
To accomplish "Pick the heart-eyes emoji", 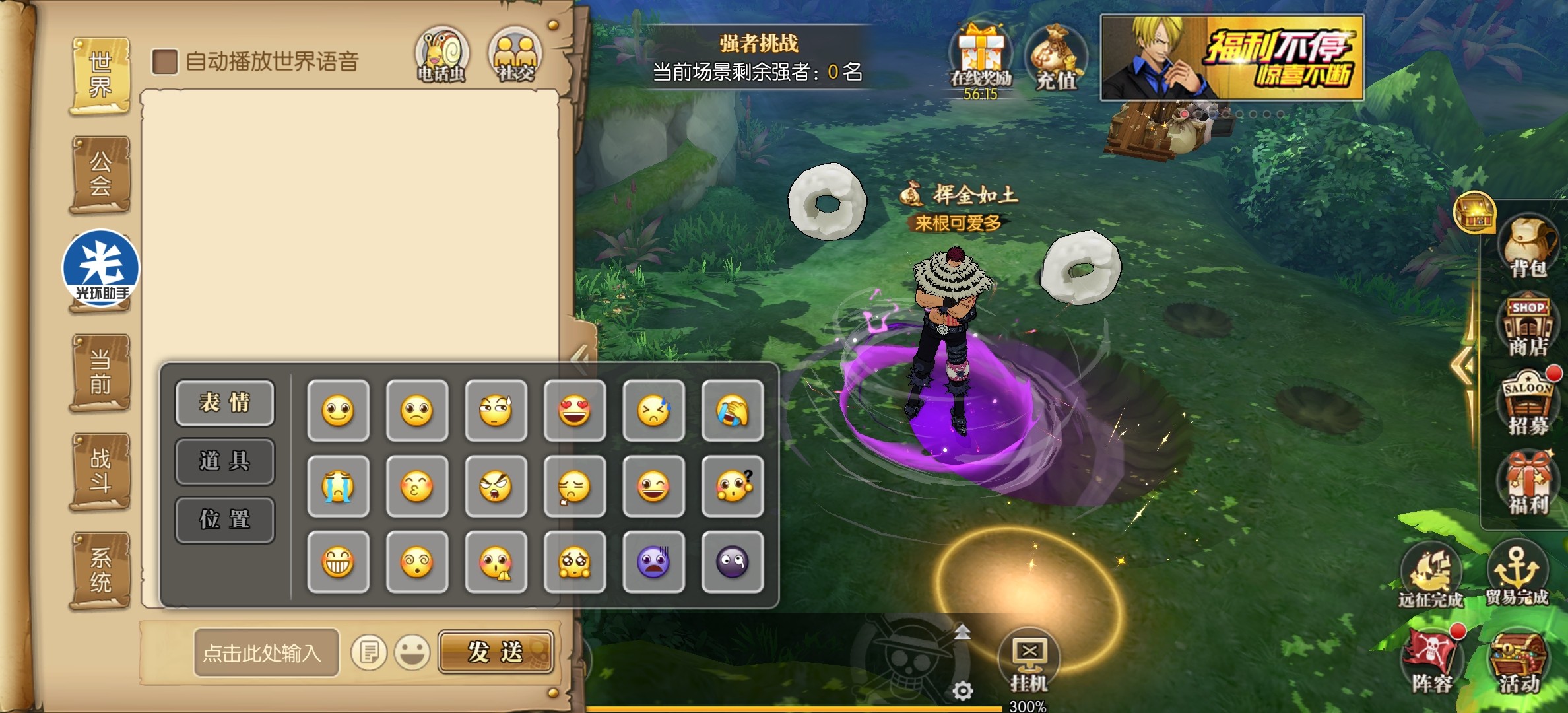I will [x=574, y=411].
